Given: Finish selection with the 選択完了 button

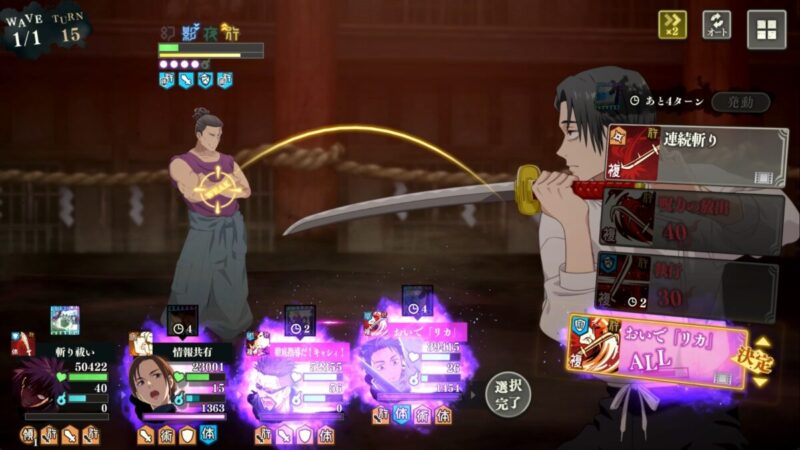Looking at the screenshot, I should click(507, 394).
